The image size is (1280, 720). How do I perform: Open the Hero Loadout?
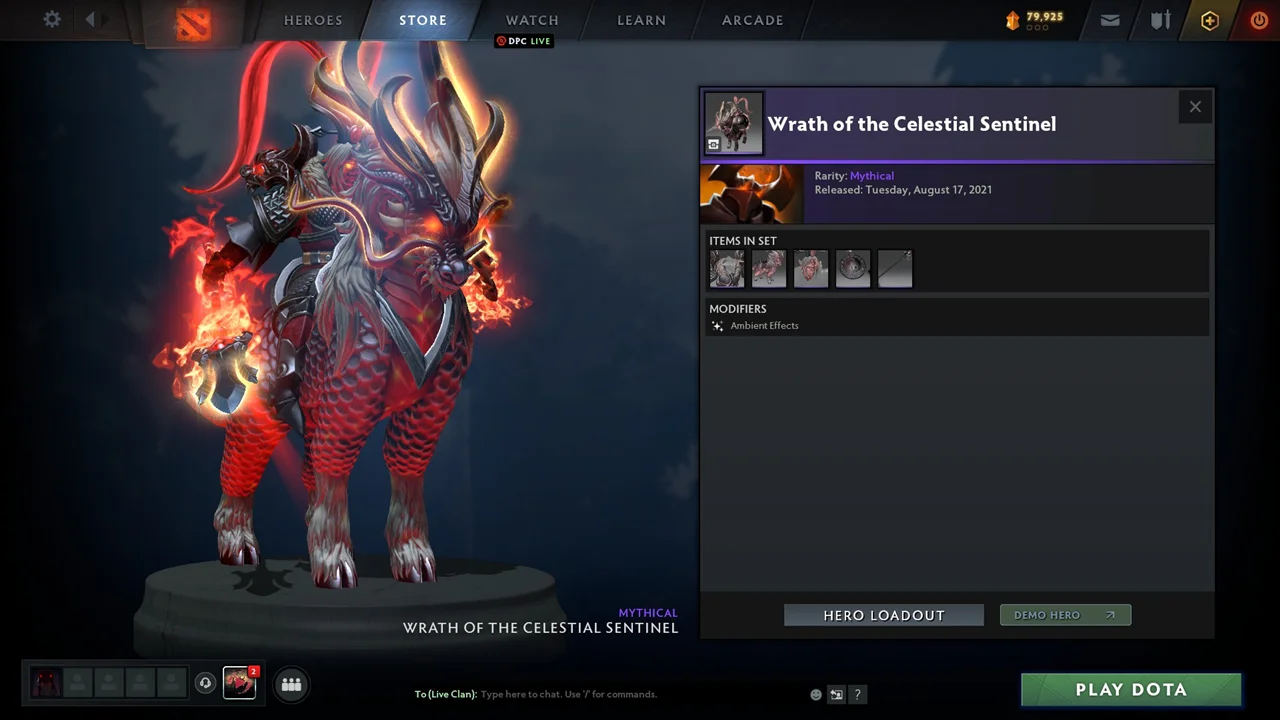click(x=883, y=615)
